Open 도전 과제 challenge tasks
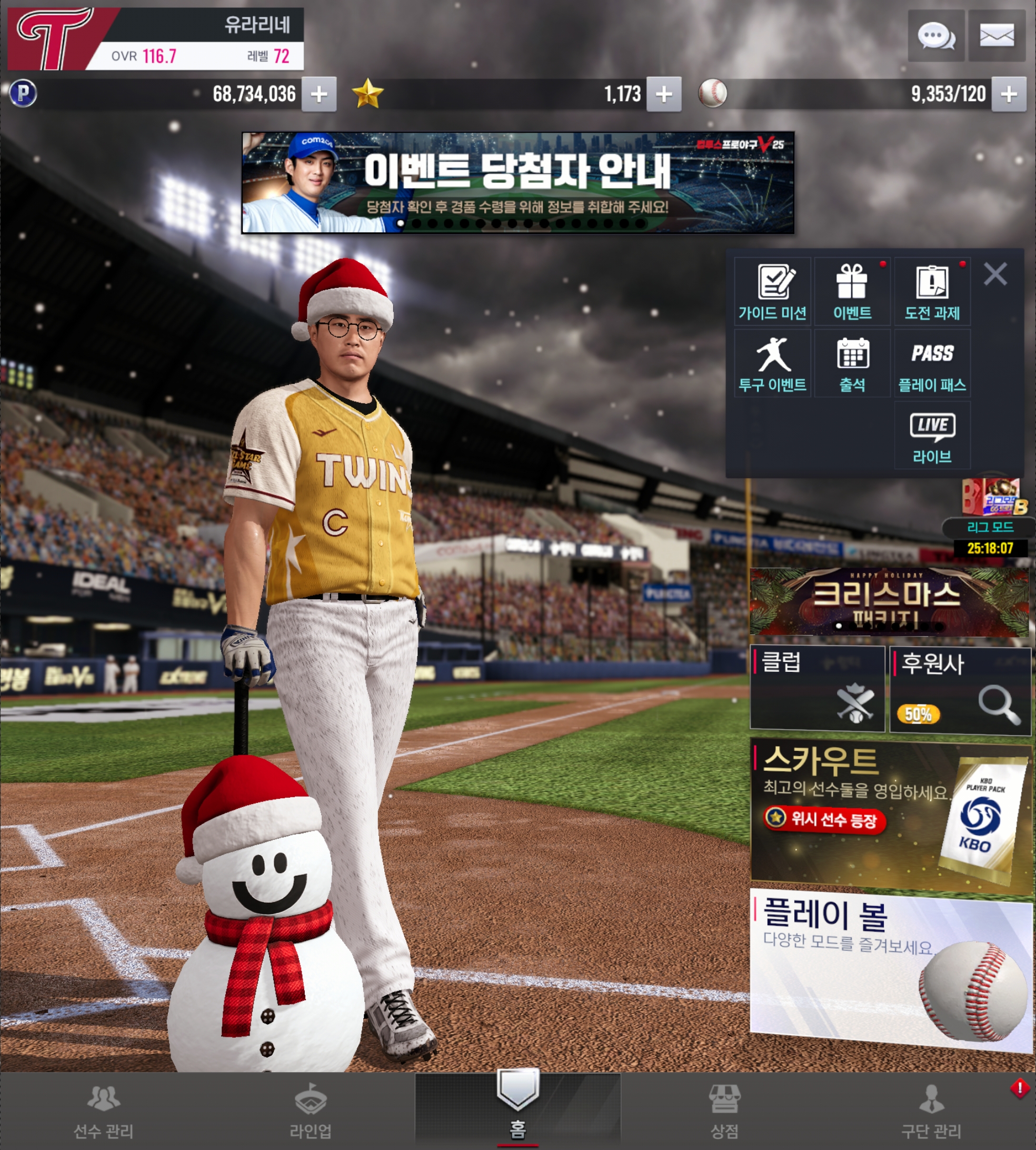Viewport: 1036px width, 1150px height. (x=932, y=292)
